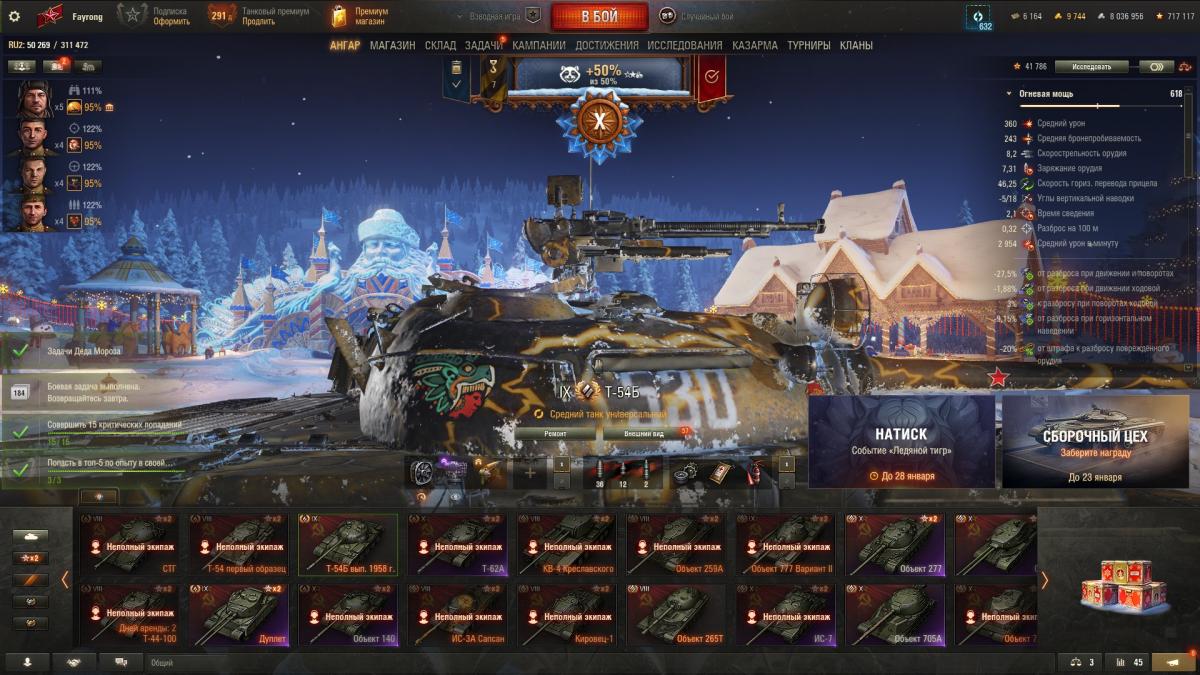Select the Объект 277 tank
This screenshot has height=675, width=1200.
895,545
